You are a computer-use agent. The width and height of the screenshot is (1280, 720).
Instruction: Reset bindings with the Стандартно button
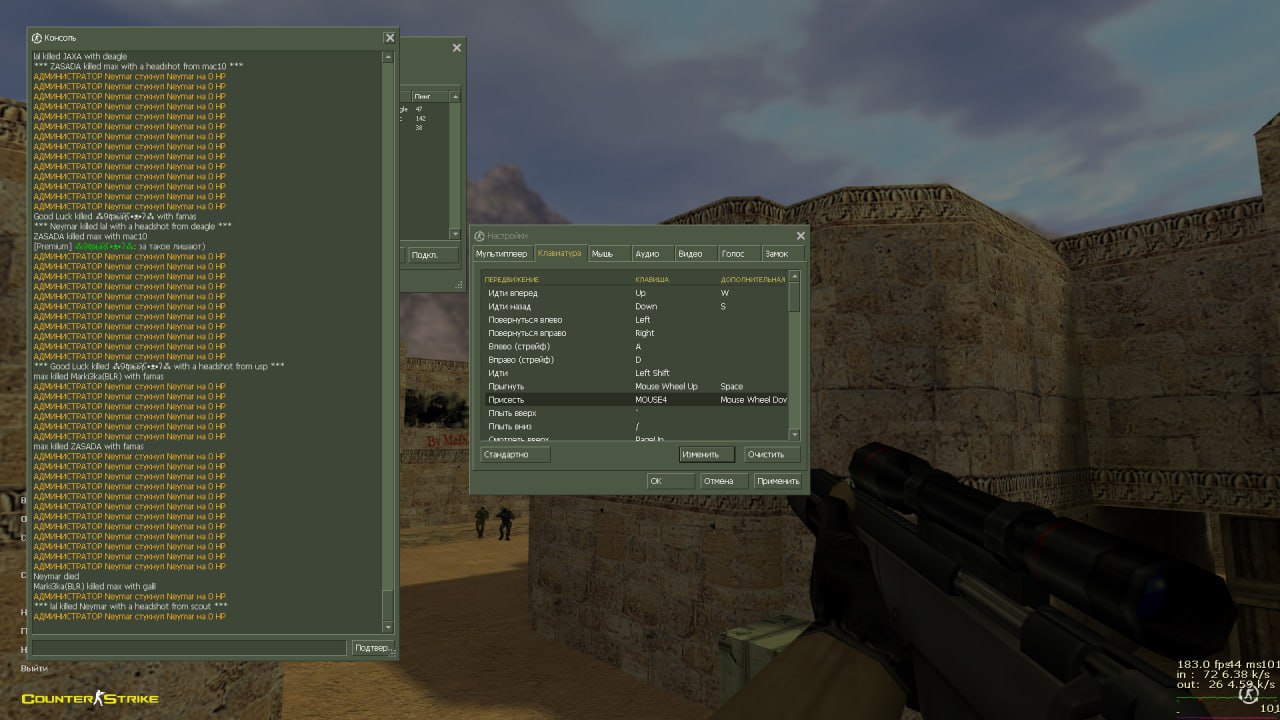click(x=515, y=454)
